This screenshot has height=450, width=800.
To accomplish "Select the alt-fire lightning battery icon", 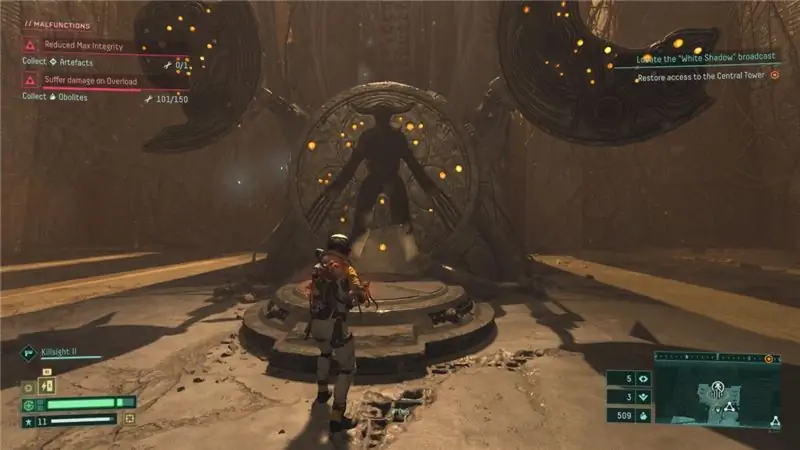I will [x=47, y=386].
